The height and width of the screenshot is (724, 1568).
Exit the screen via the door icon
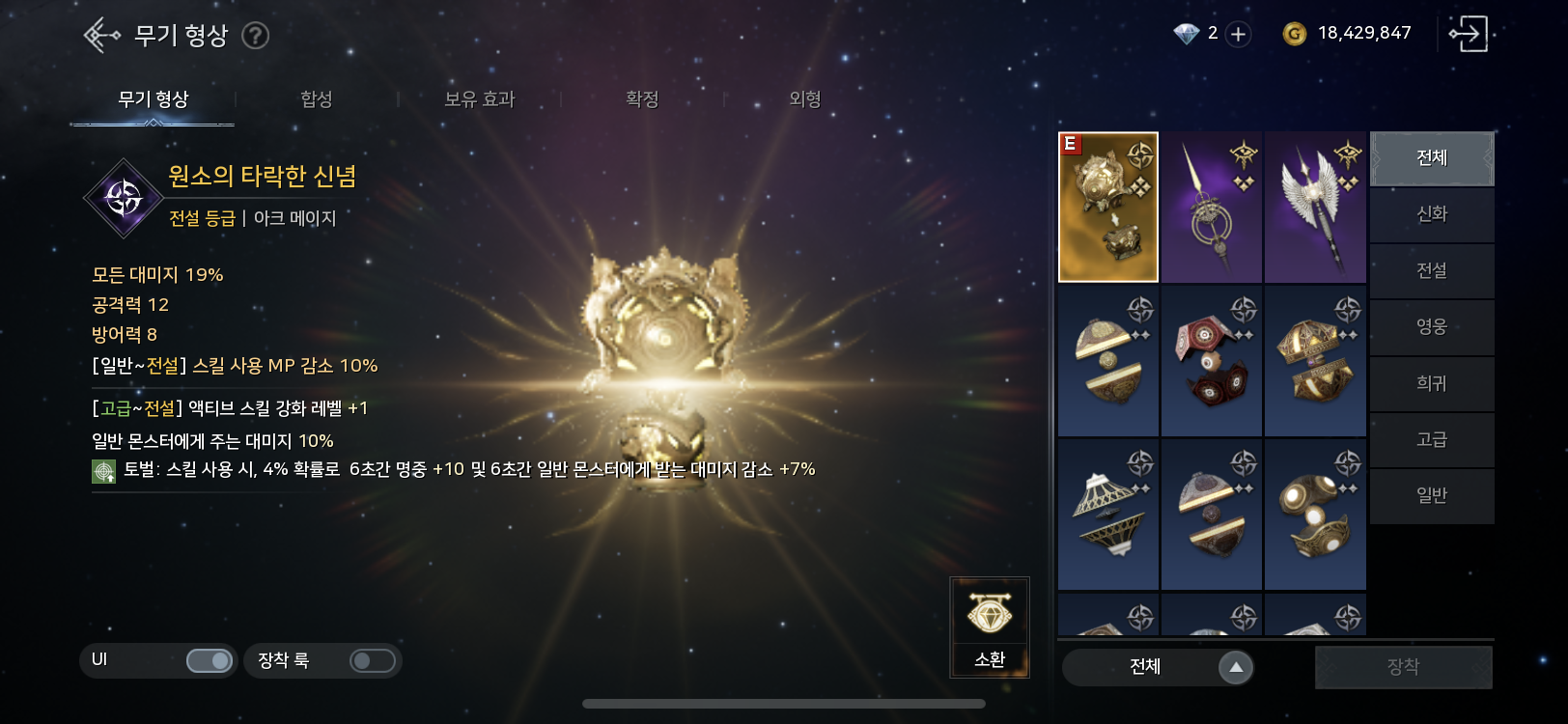tap(1468, 34)
